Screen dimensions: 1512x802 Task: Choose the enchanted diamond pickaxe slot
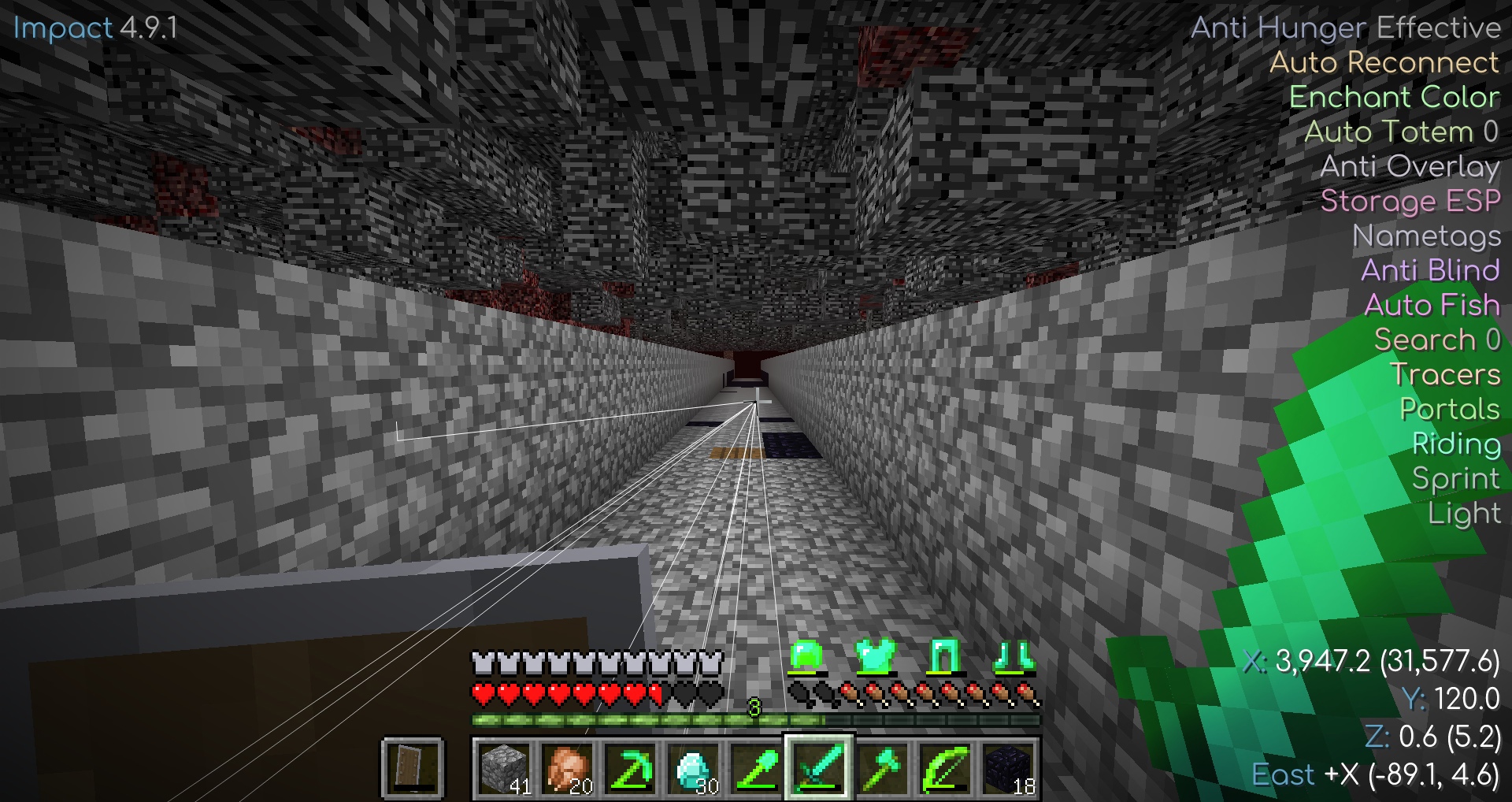click(x=630, y=768)
